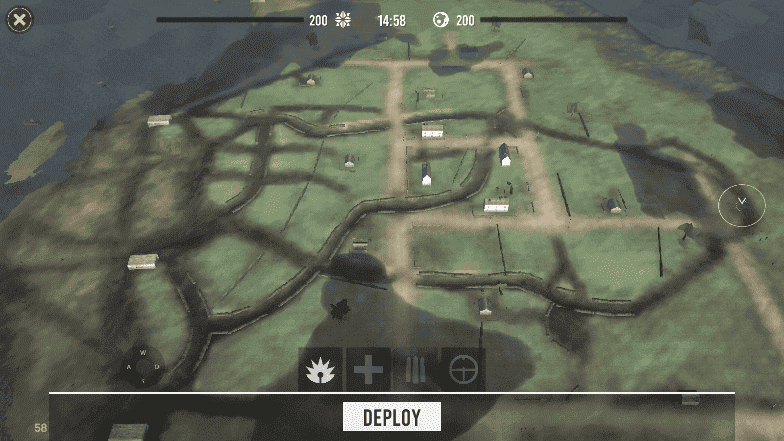Click the WASD movement pad

pyautogui.click(x=143, y=366)
